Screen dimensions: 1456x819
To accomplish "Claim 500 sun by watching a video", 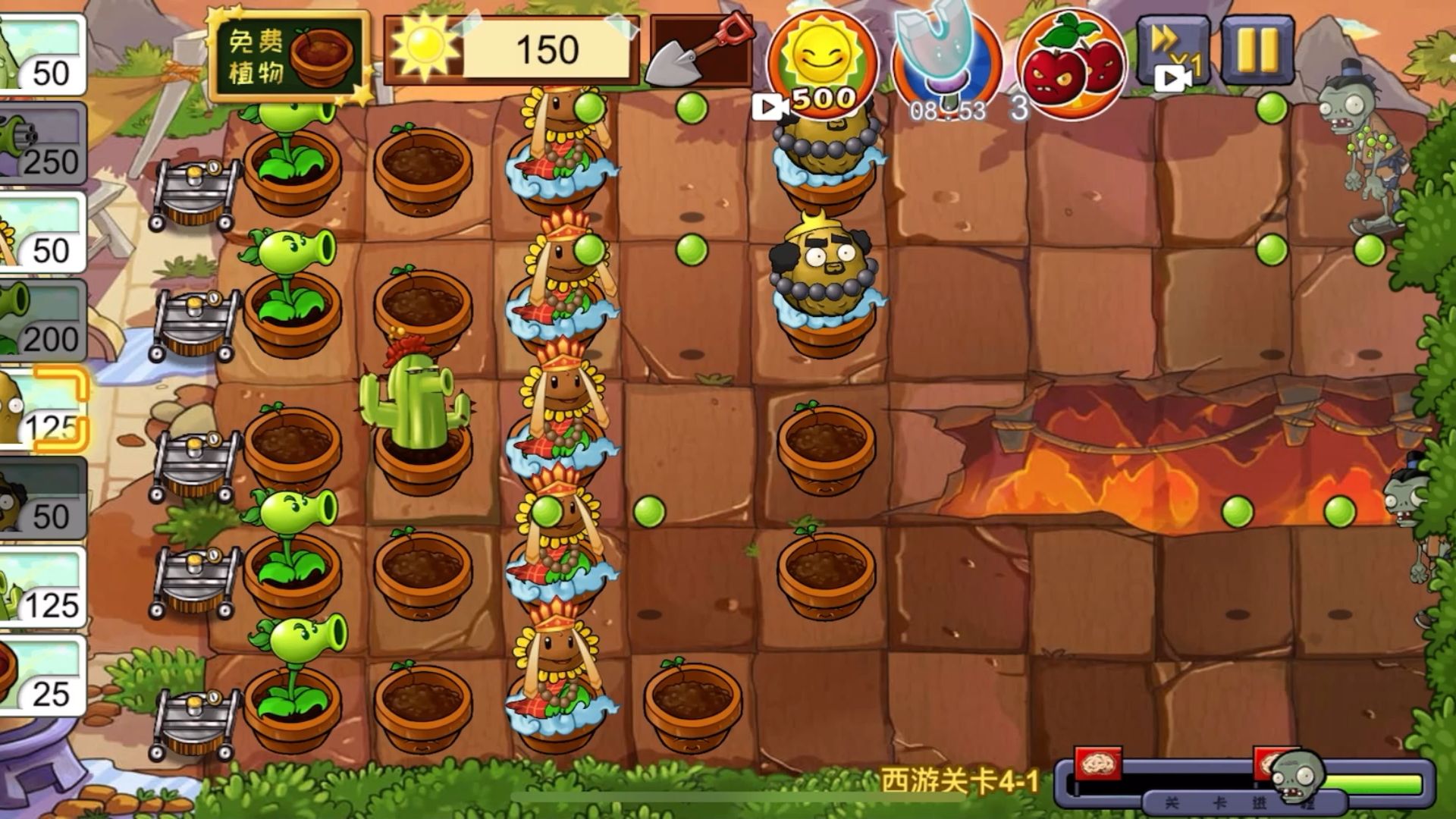I will coord(822,66).
